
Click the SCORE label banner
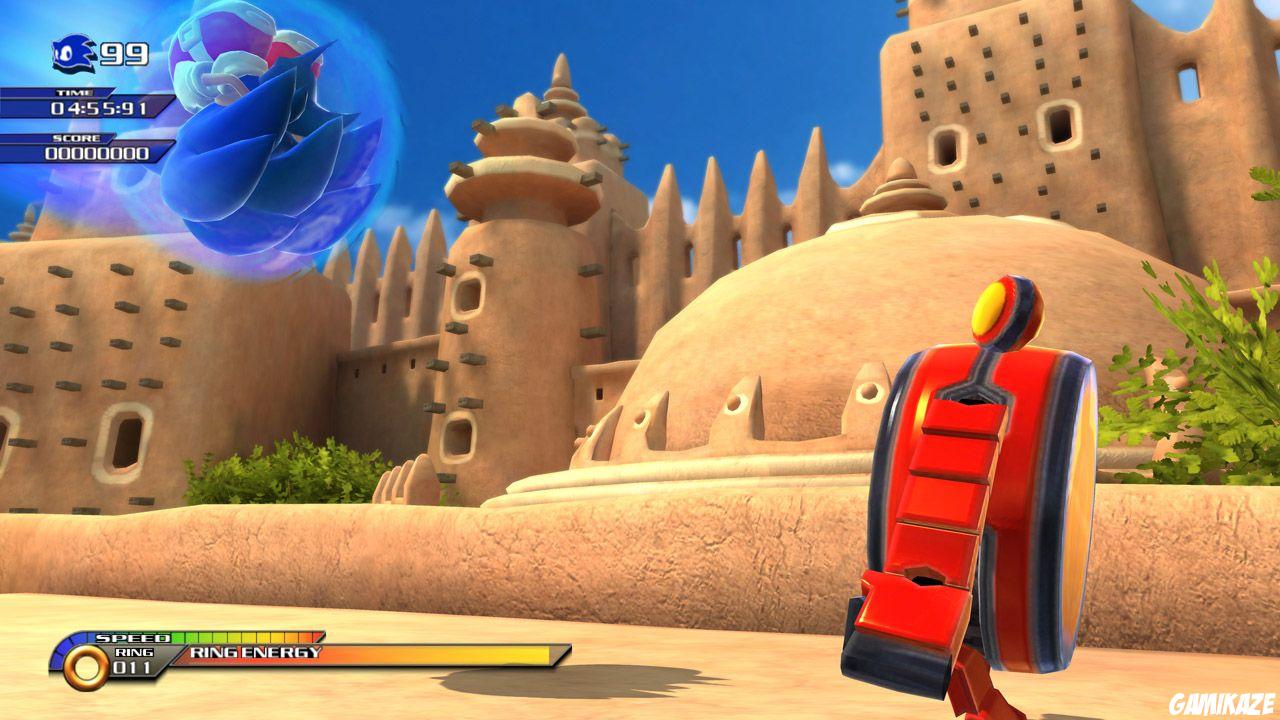coord(76,139)
